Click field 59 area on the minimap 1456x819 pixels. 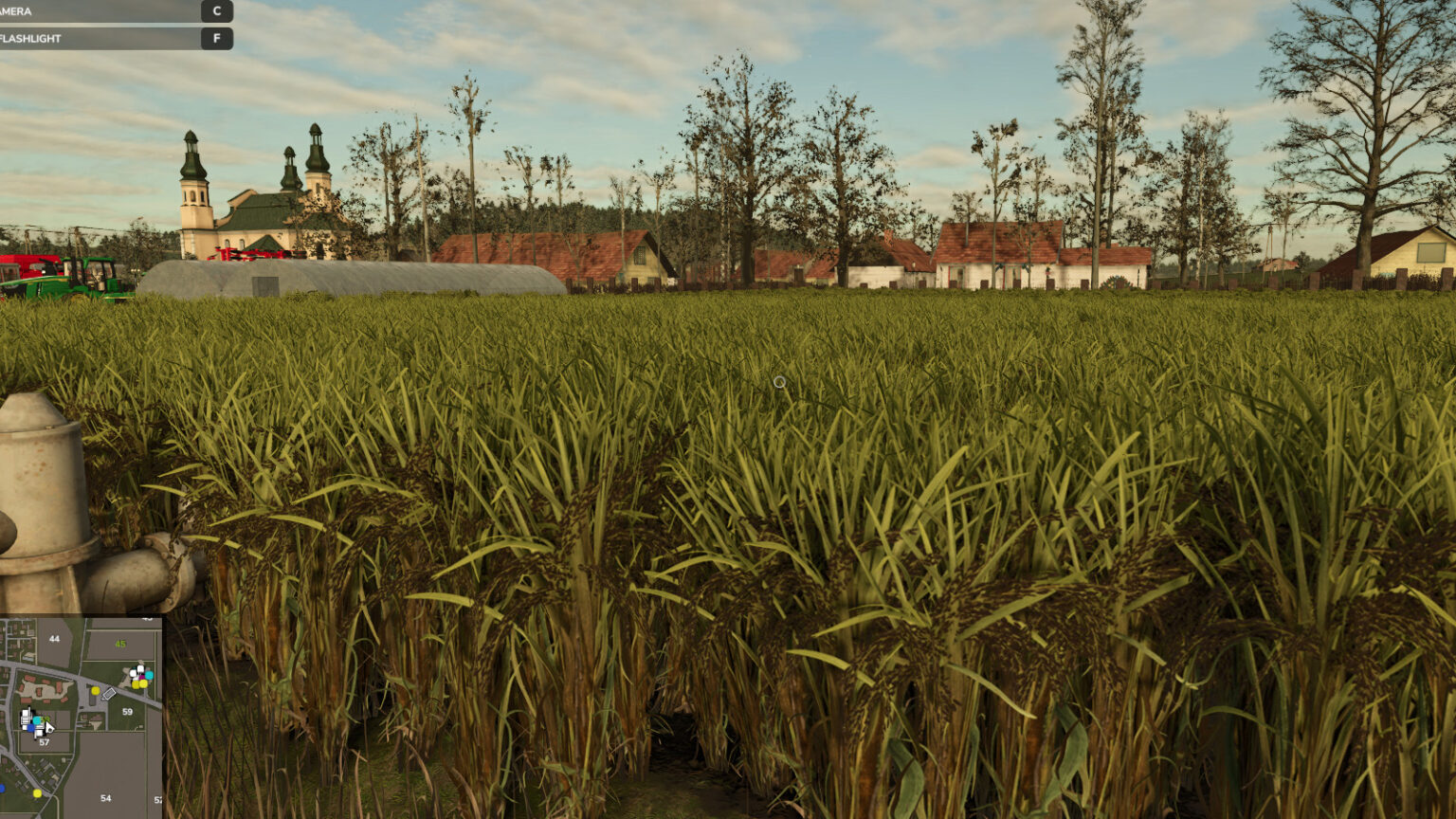pos(127,712)
